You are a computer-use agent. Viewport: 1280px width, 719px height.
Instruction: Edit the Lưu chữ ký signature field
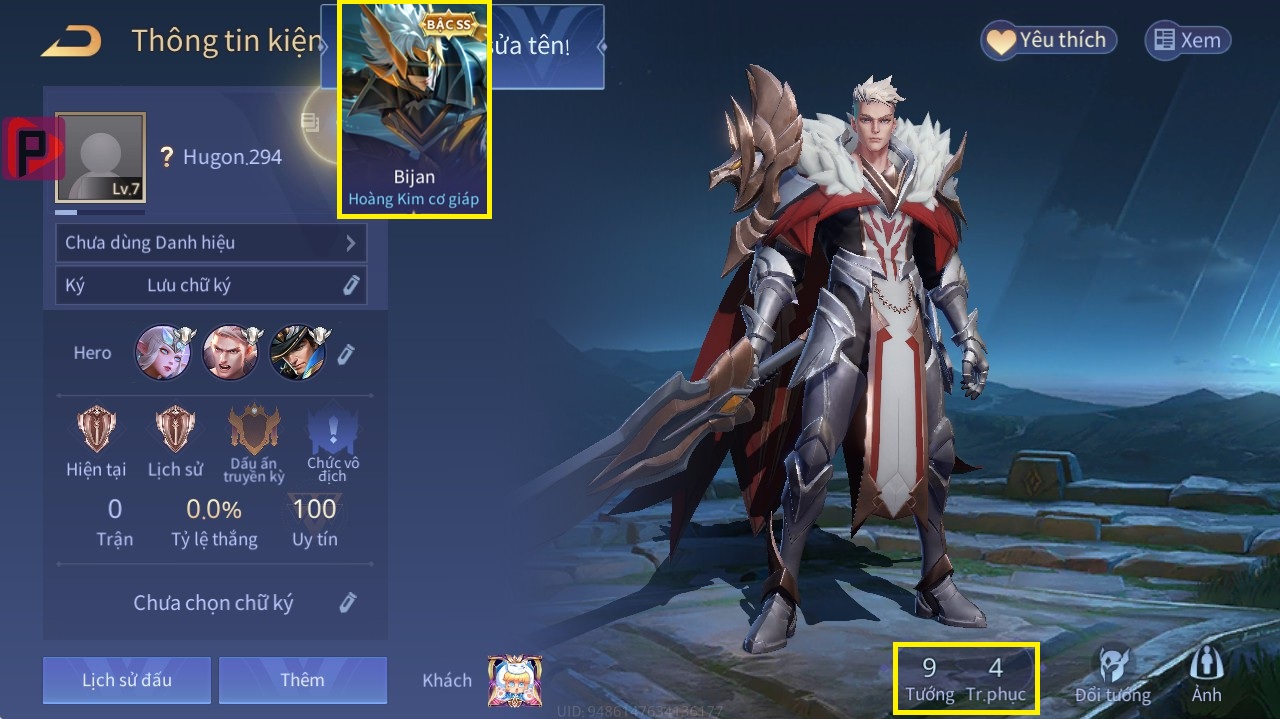[350, 286]
